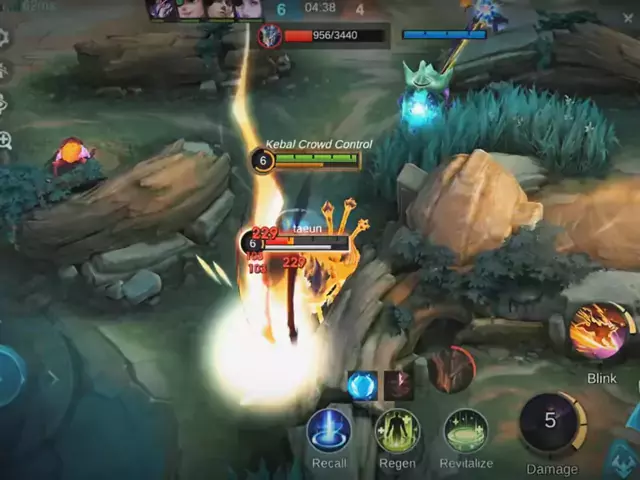Activate the red-ringed round skill icon
The image size is (640, 480).
pos(453,369)
